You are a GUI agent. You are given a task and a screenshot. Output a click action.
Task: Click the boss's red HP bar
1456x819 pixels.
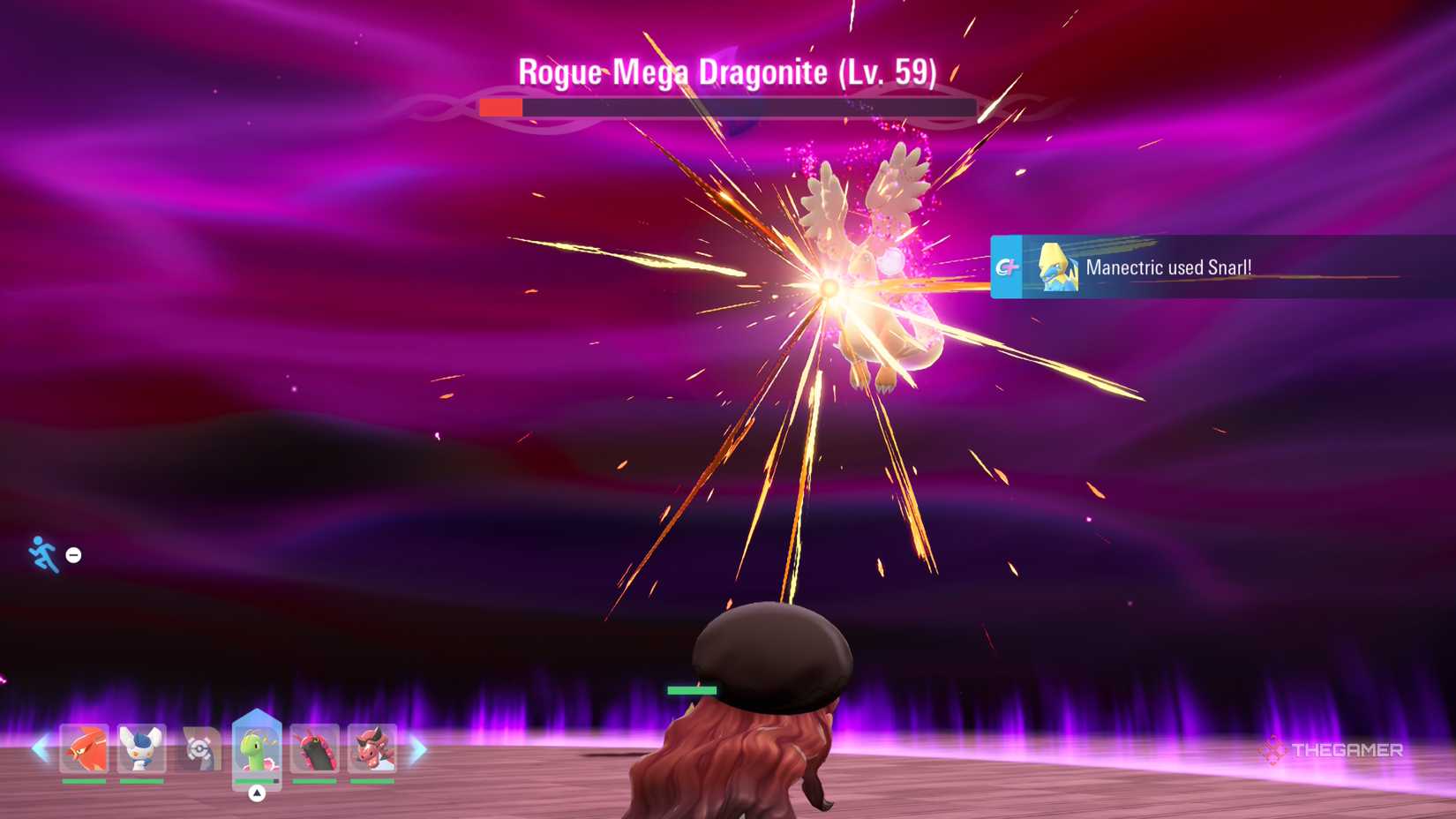point(500,108)
